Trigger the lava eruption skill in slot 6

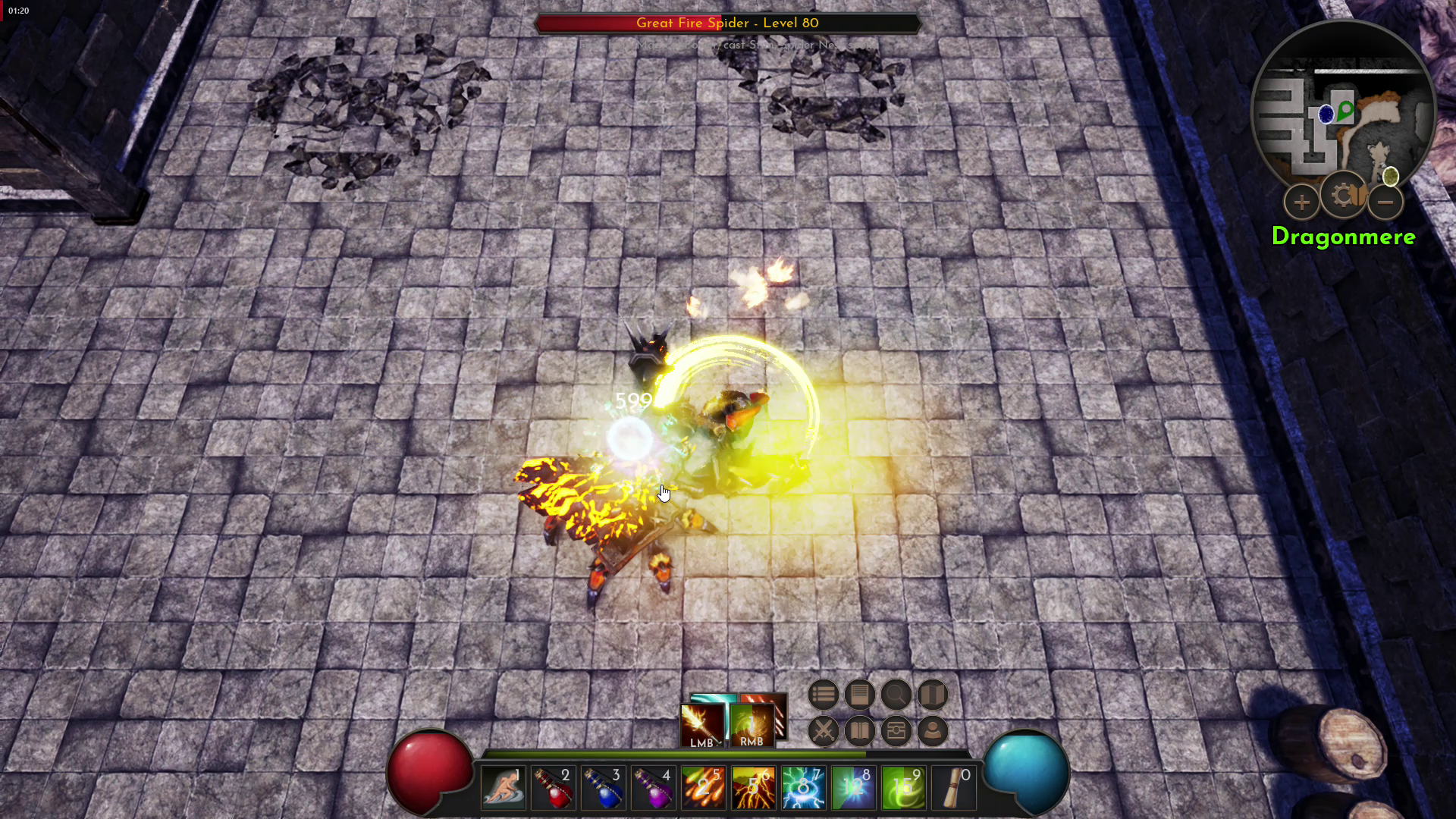(753, 789)
